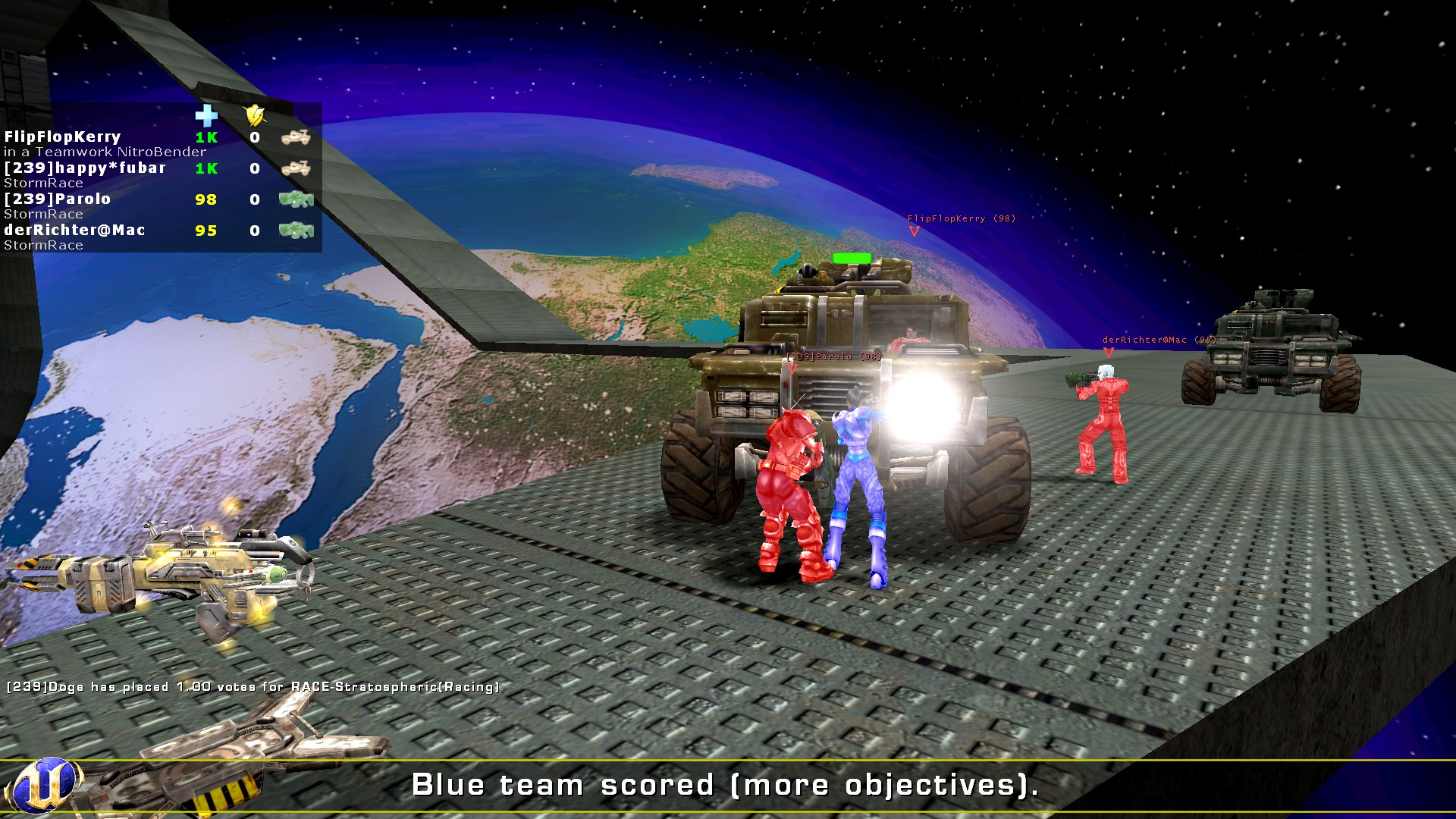Select the [239]happy*fubar player row

85,168
